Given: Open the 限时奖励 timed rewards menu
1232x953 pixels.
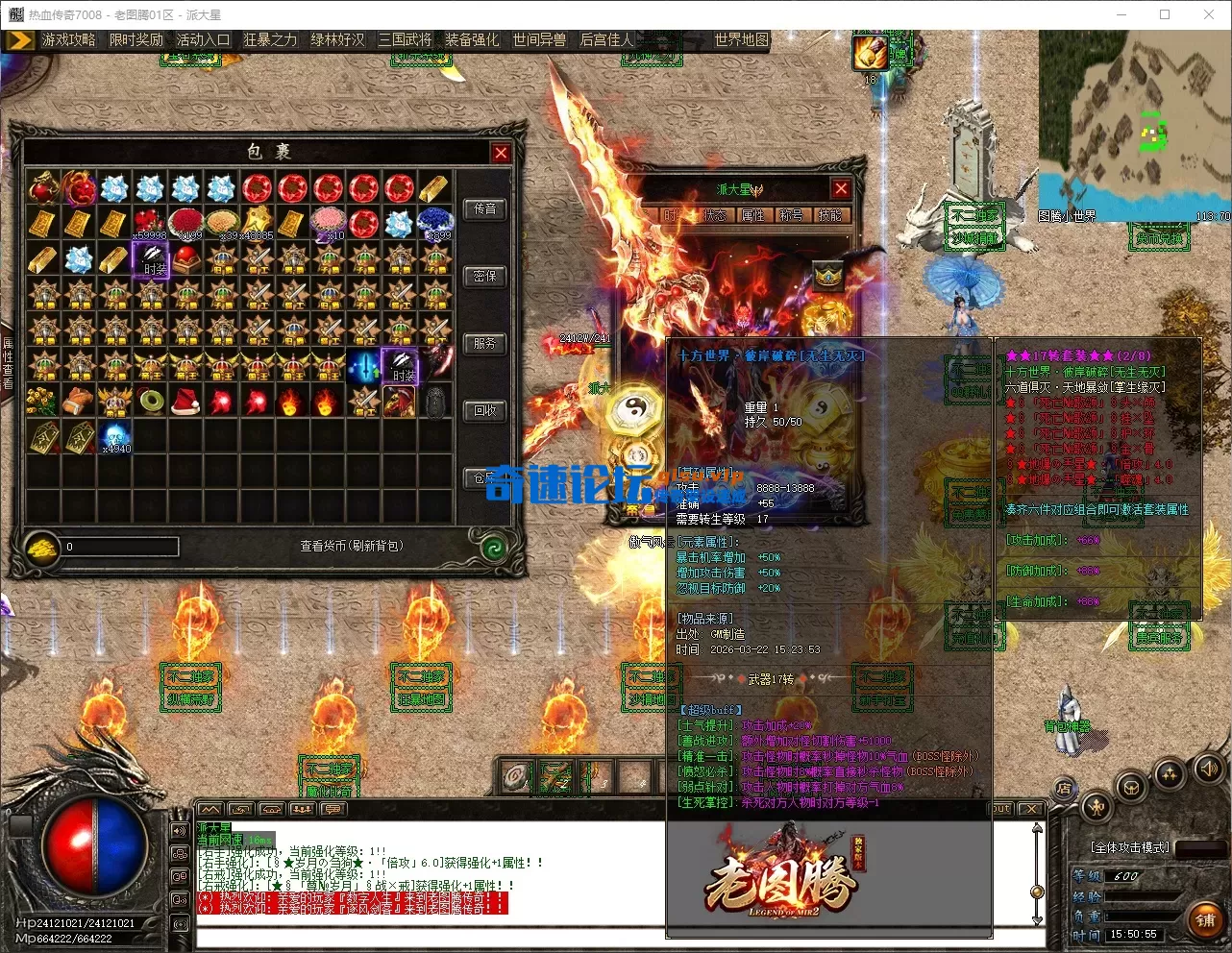Looking at the screenshot, I should (x=136, y=39).
